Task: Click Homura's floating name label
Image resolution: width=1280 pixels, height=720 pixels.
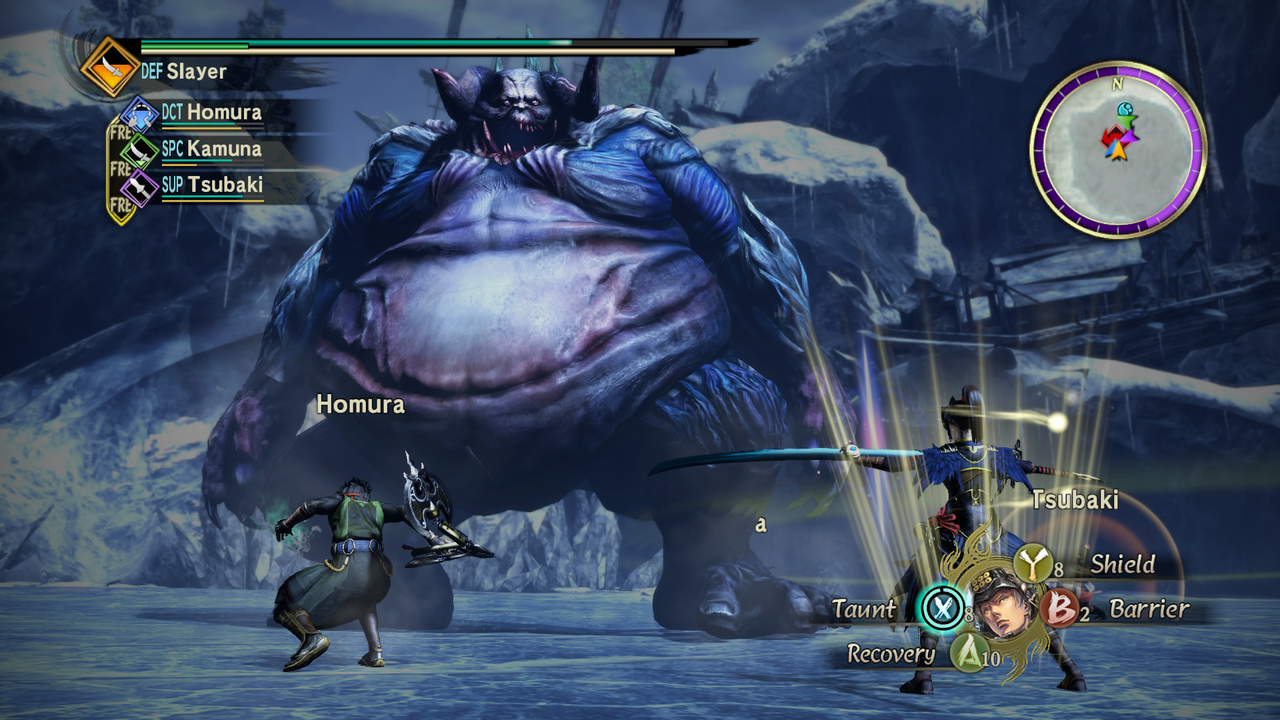Action: pos(360,405)
